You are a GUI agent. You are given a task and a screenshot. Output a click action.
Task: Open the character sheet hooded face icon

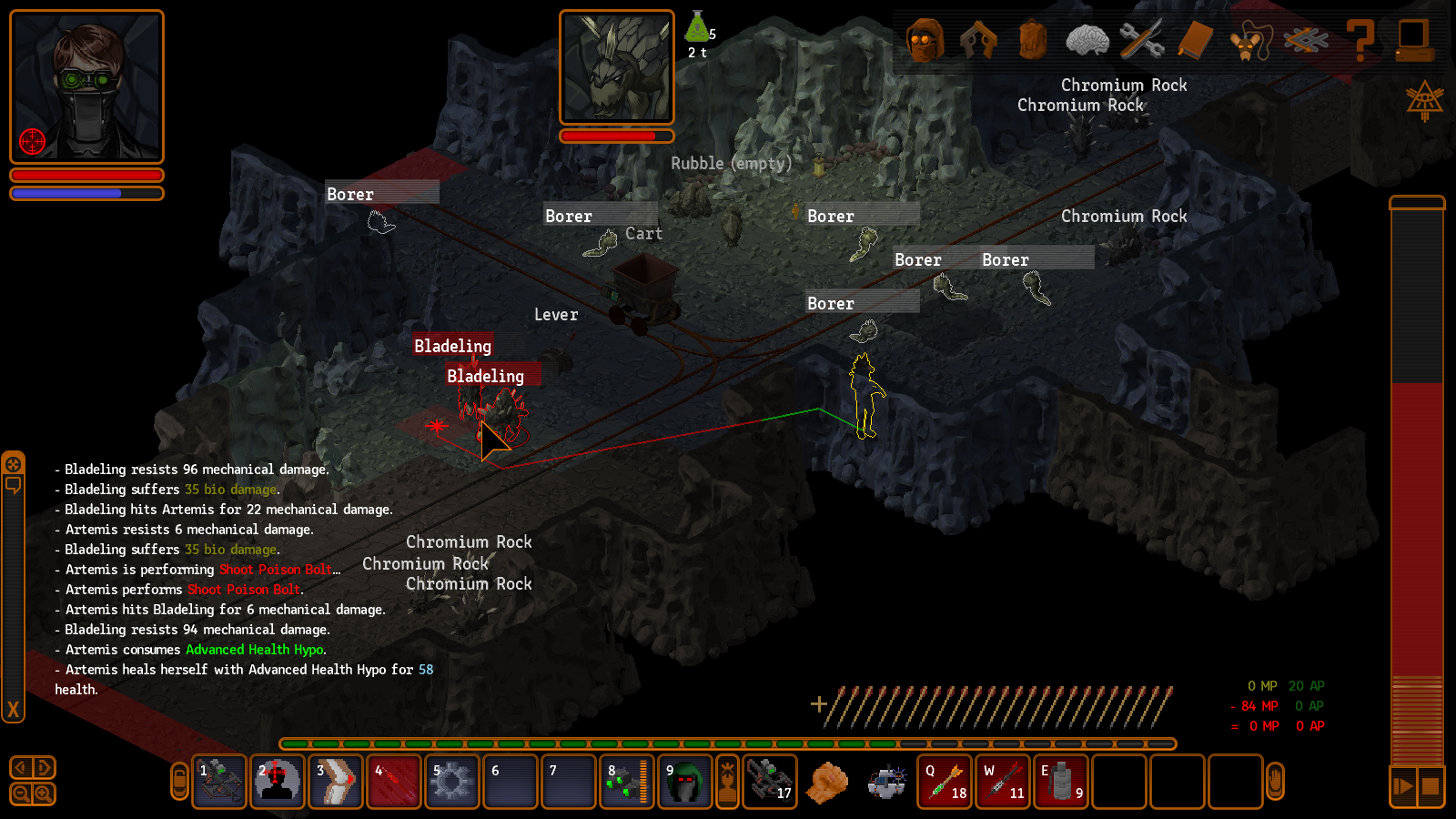point(925,41)
